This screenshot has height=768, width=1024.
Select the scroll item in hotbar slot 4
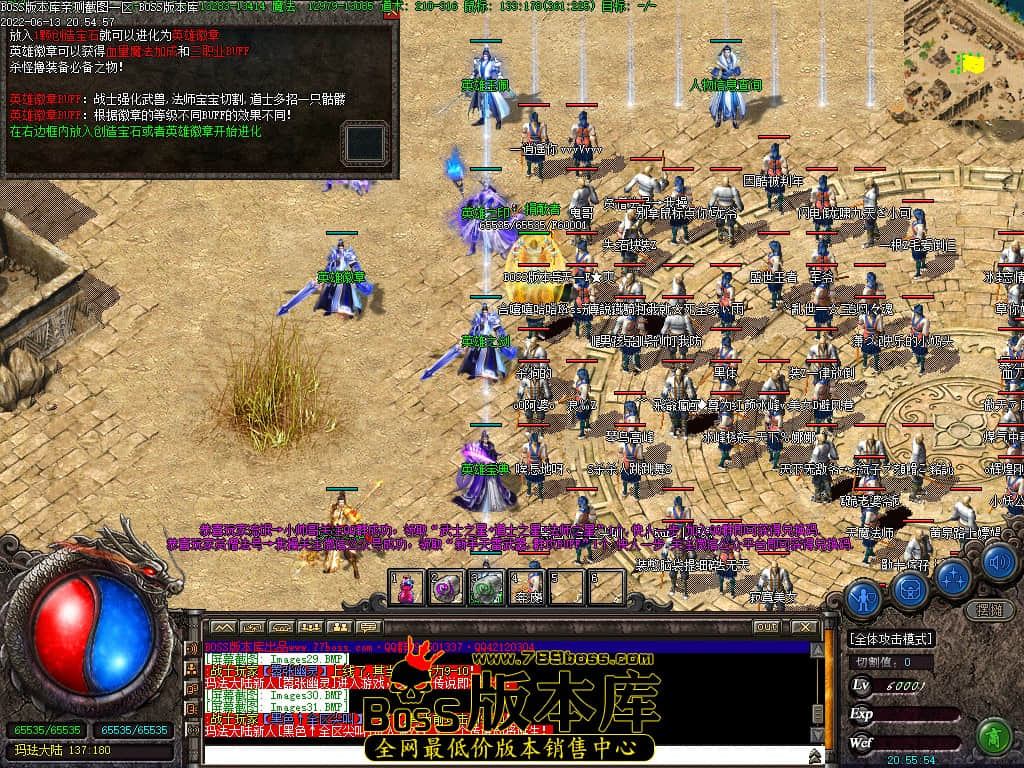[x=526, y=588]
